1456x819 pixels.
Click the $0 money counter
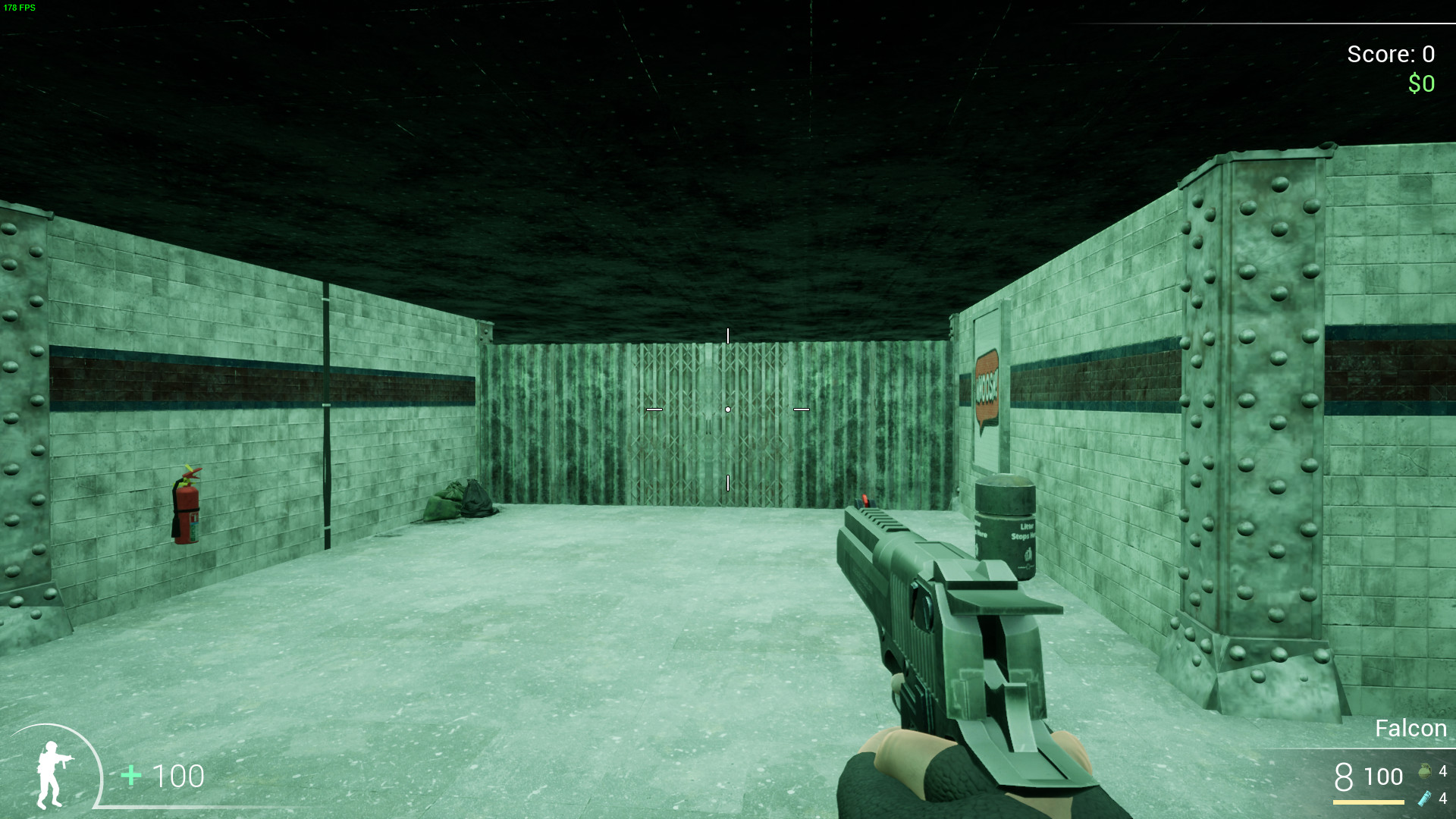[x=1420, y=83]
